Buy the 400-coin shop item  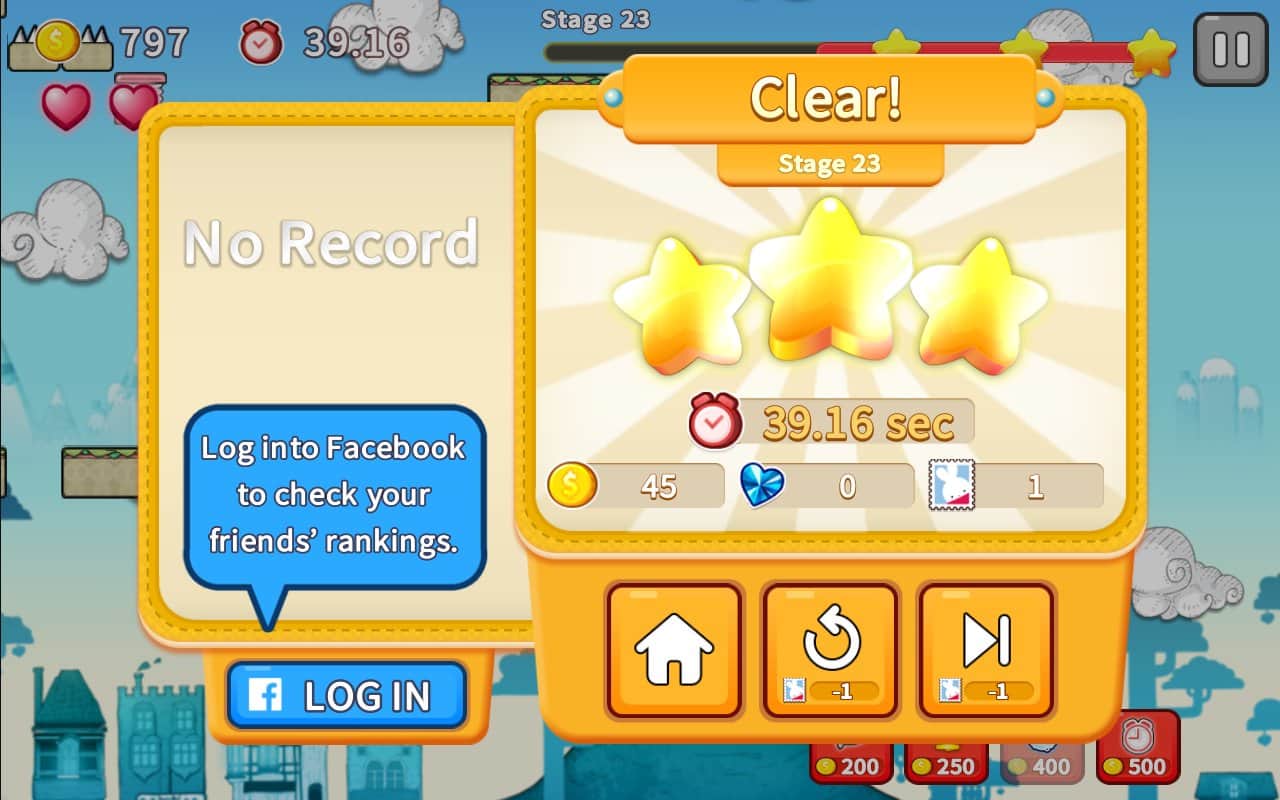(x=1041, y=760)
